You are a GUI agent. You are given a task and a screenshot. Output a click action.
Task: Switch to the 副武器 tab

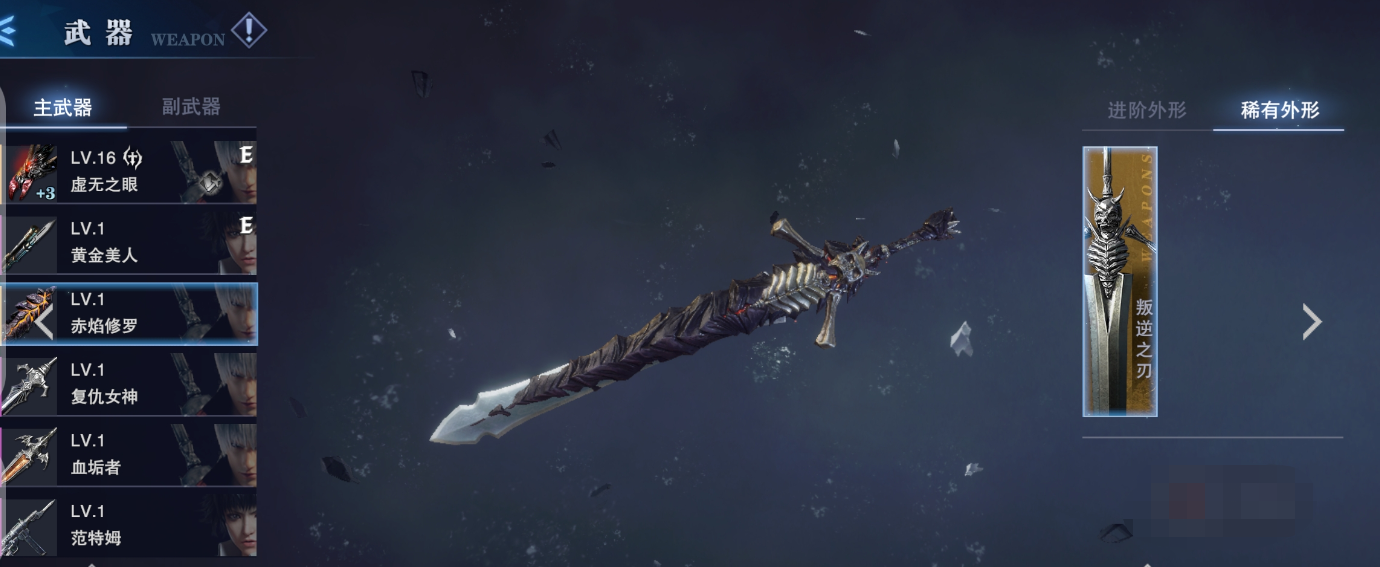191,107
